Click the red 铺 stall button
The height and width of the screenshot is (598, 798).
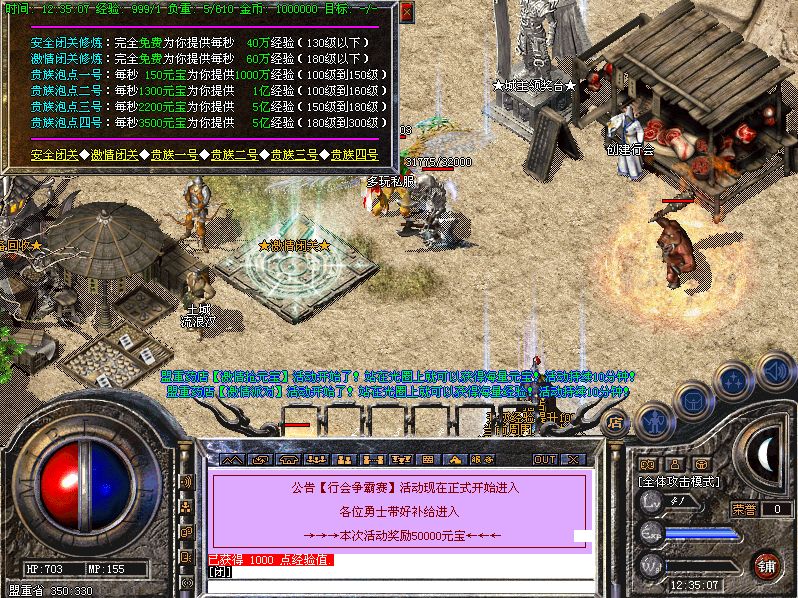click(x=767, y=564)
